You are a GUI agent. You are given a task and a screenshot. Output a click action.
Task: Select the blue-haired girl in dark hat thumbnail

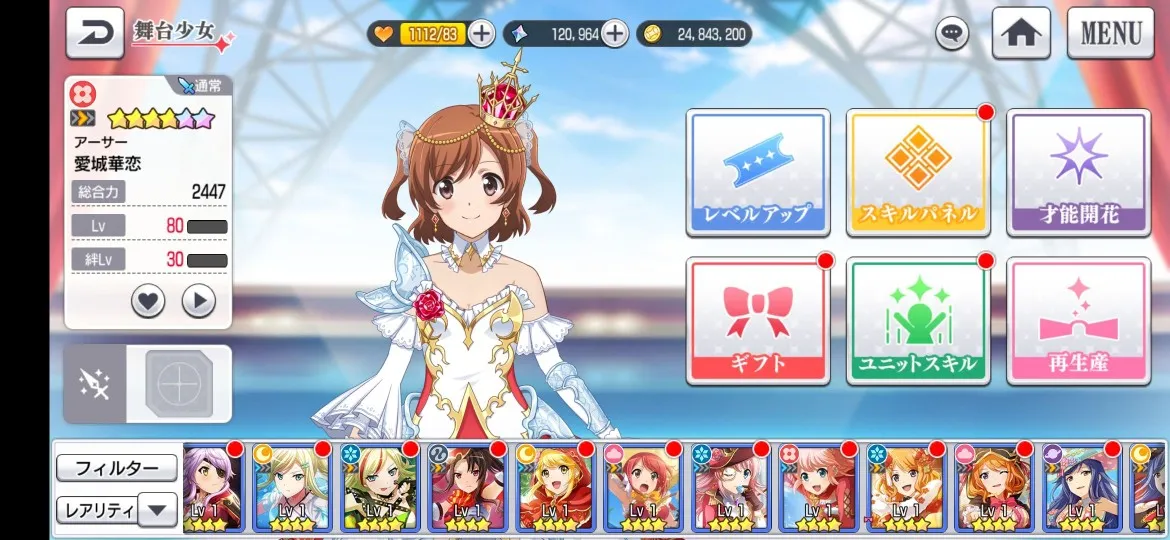click(1082, 488)
